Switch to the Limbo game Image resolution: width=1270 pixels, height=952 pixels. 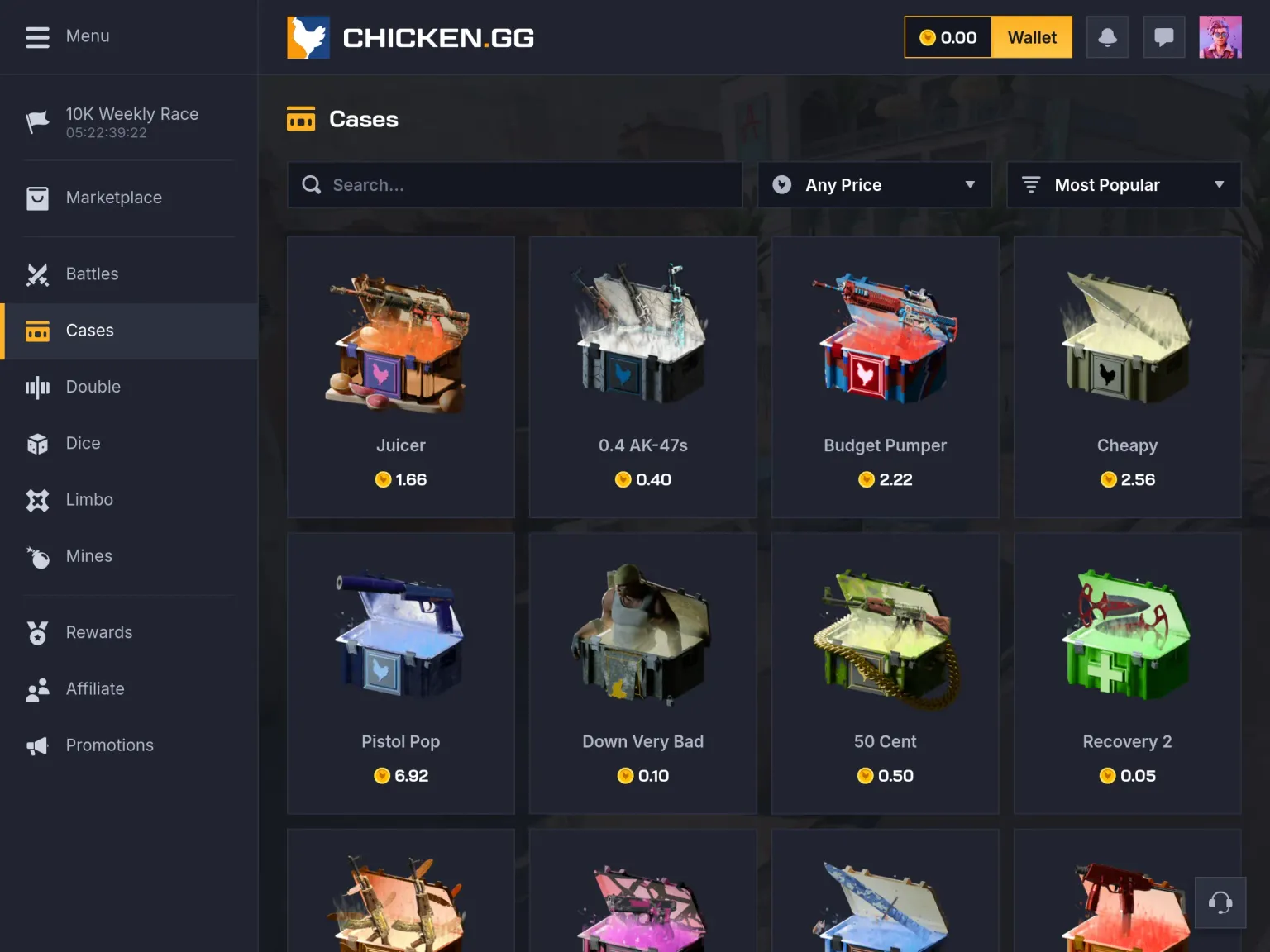coord(89,500)
